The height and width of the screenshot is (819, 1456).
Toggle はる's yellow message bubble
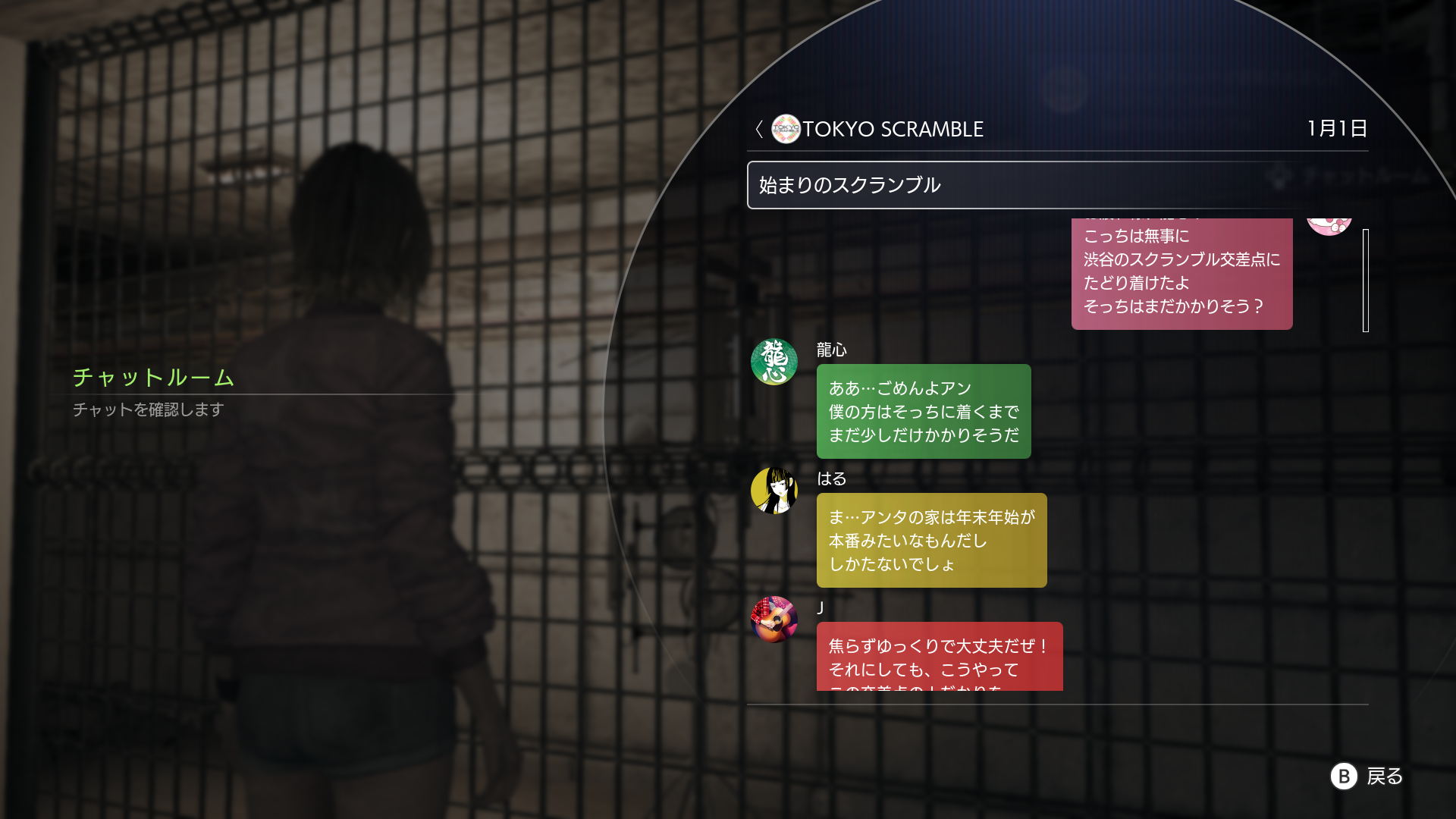(x=931, y=540)
